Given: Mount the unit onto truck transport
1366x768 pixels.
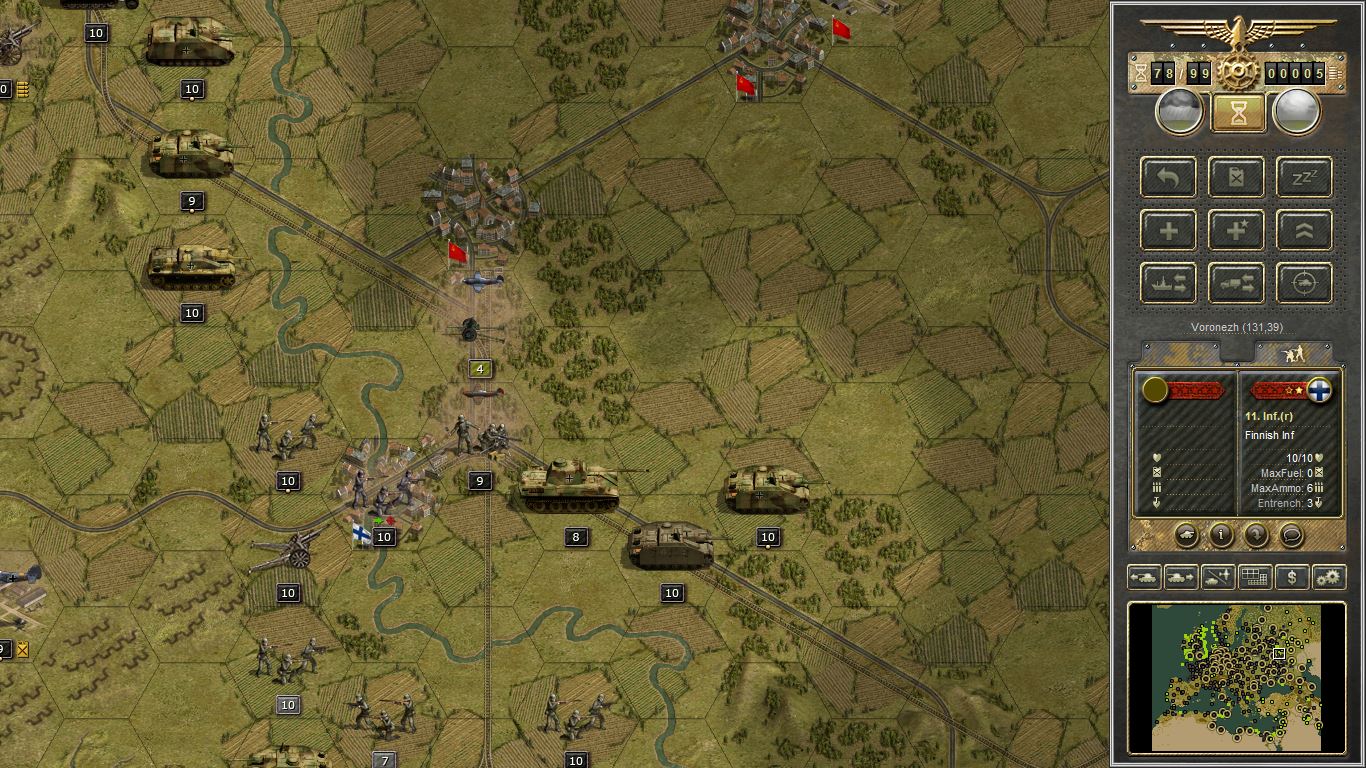Looking at the screenshot, I should tap(1236, 283).
